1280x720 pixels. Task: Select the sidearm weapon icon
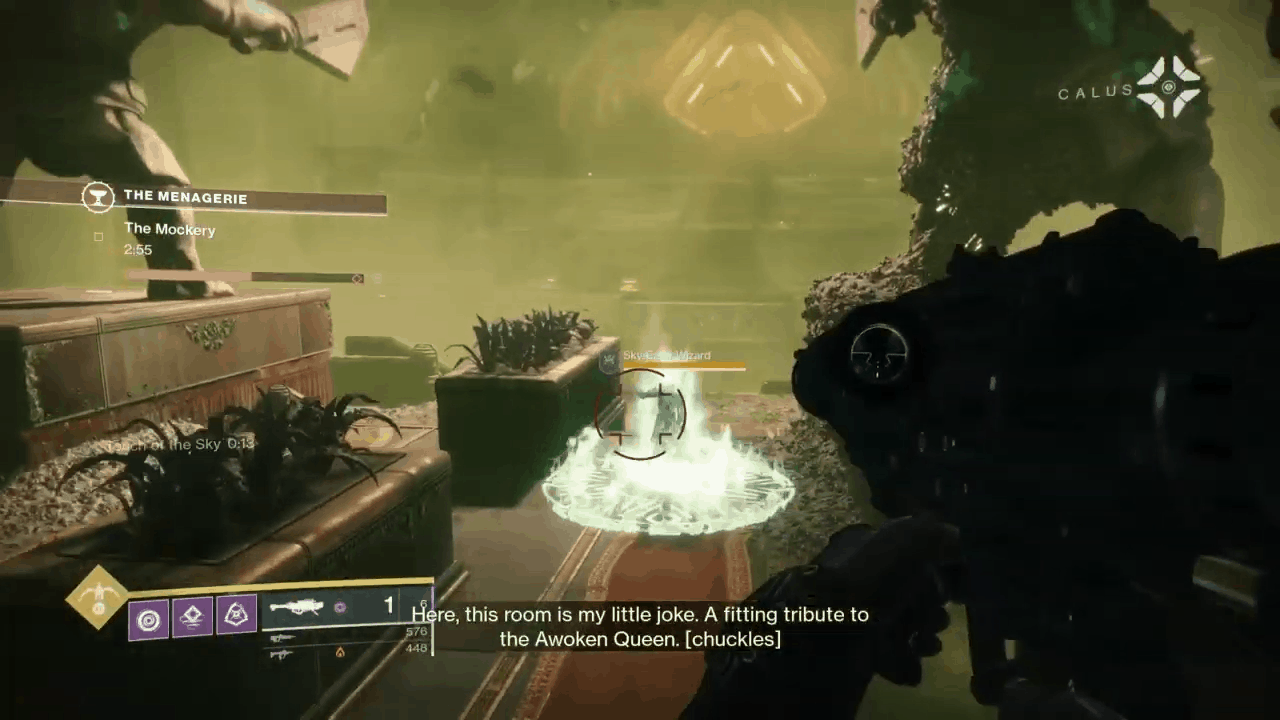coord(283,636)
